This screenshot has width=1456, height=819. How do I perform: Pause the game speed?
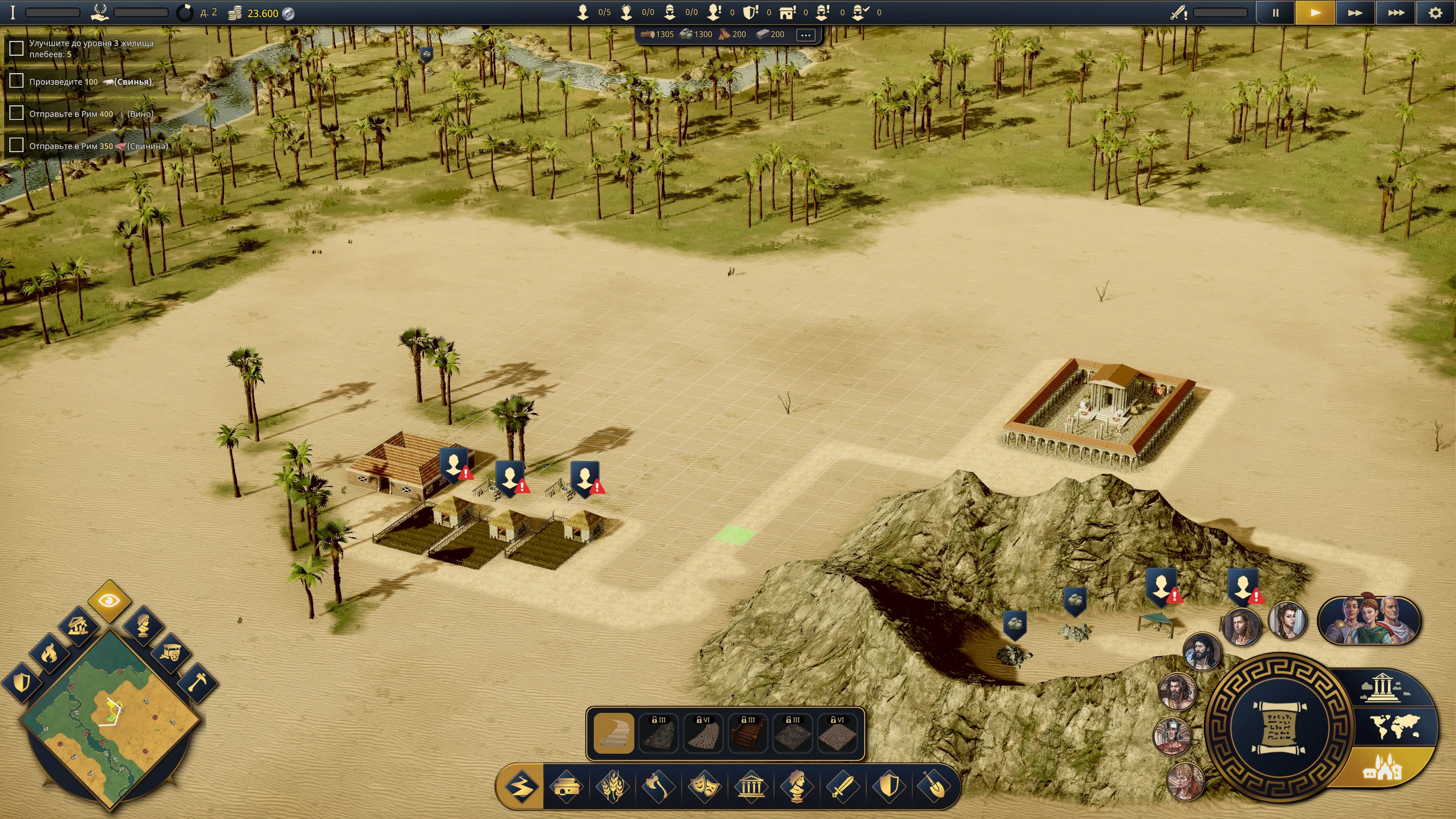click(x=1275, y=13)
